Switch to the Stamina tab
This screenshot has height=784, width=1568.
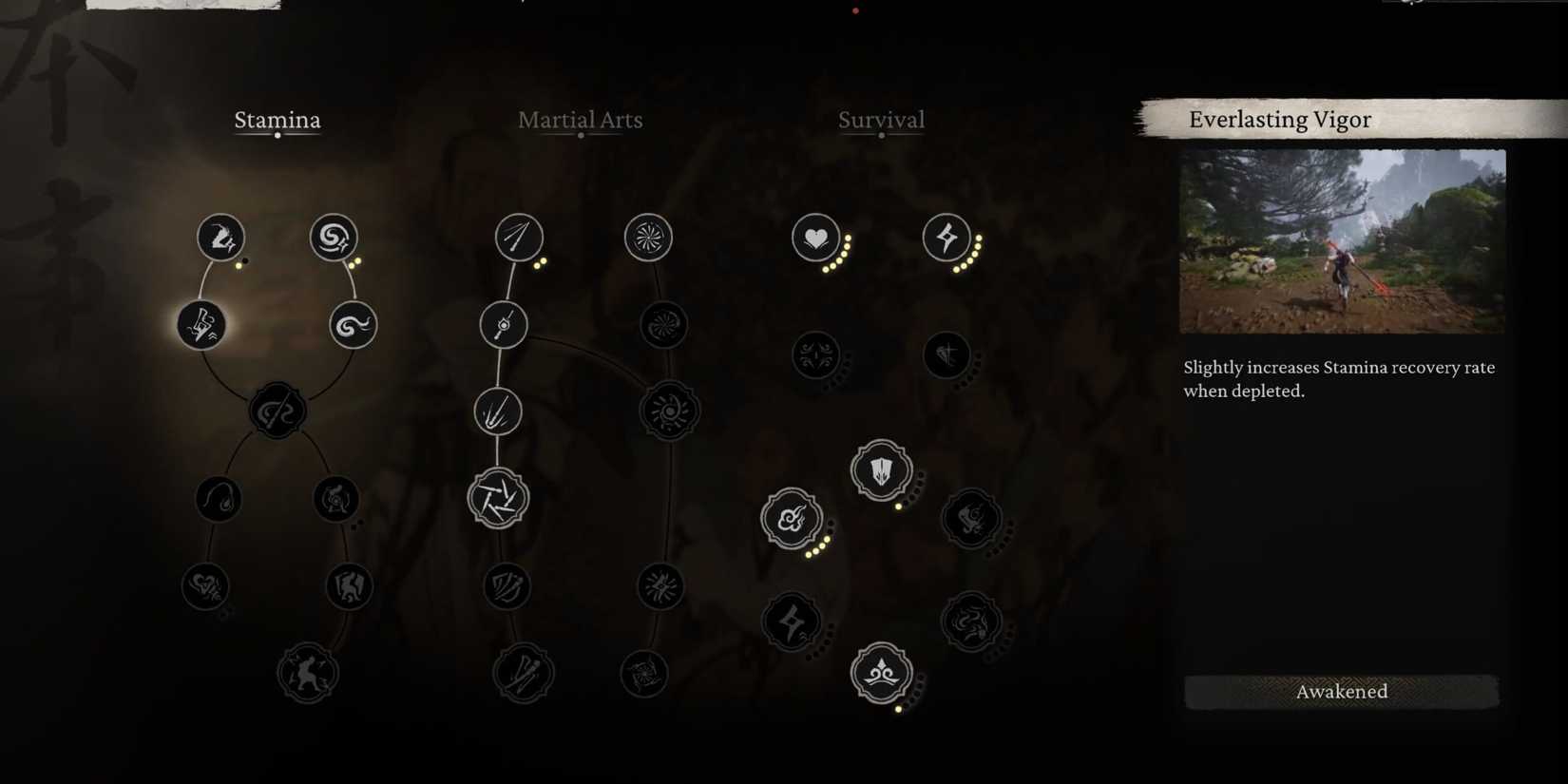(x=277, y=120)
